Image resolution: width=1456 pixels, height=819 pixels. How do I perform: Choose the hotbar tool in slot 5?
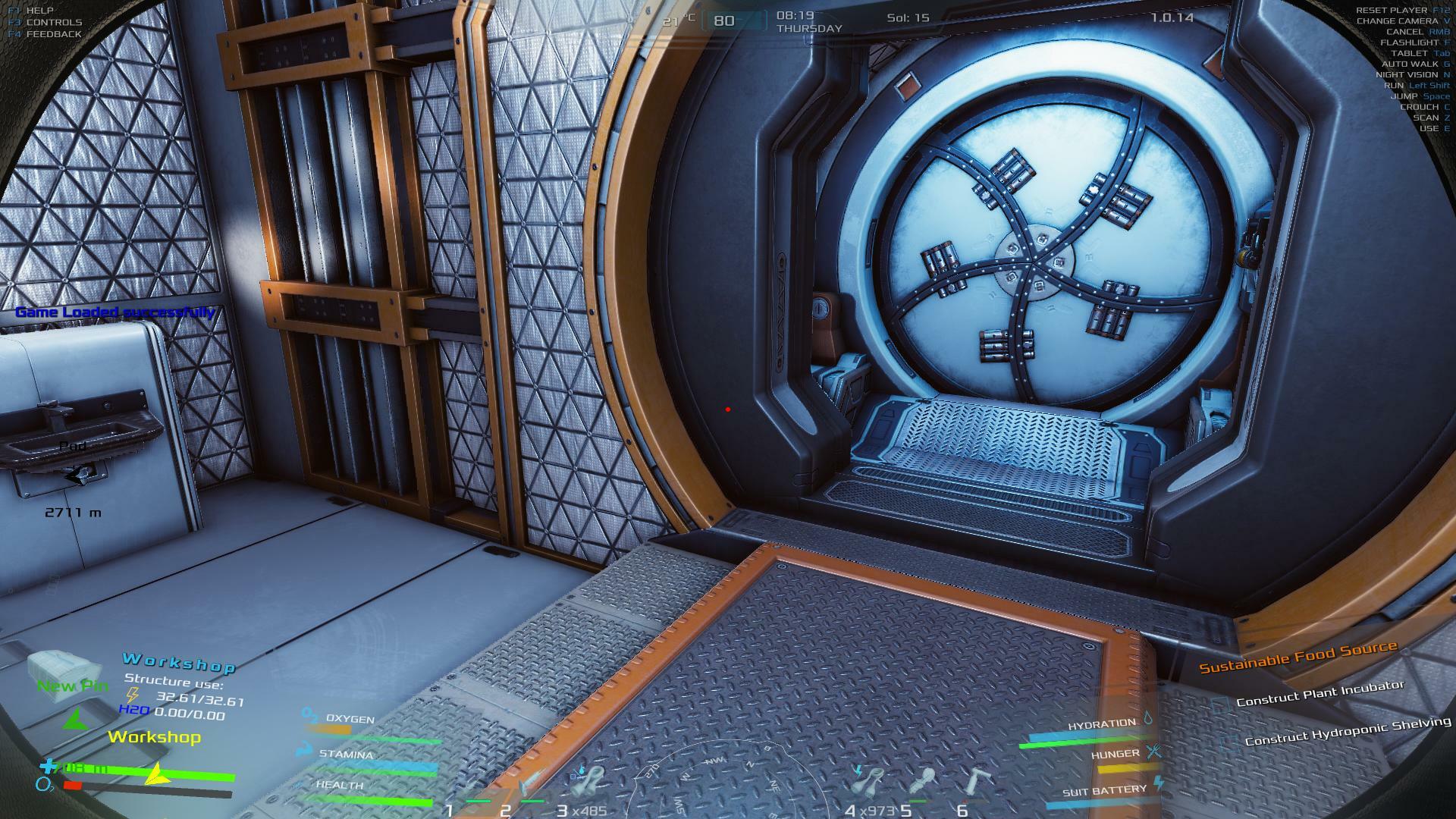pos(924,784)
